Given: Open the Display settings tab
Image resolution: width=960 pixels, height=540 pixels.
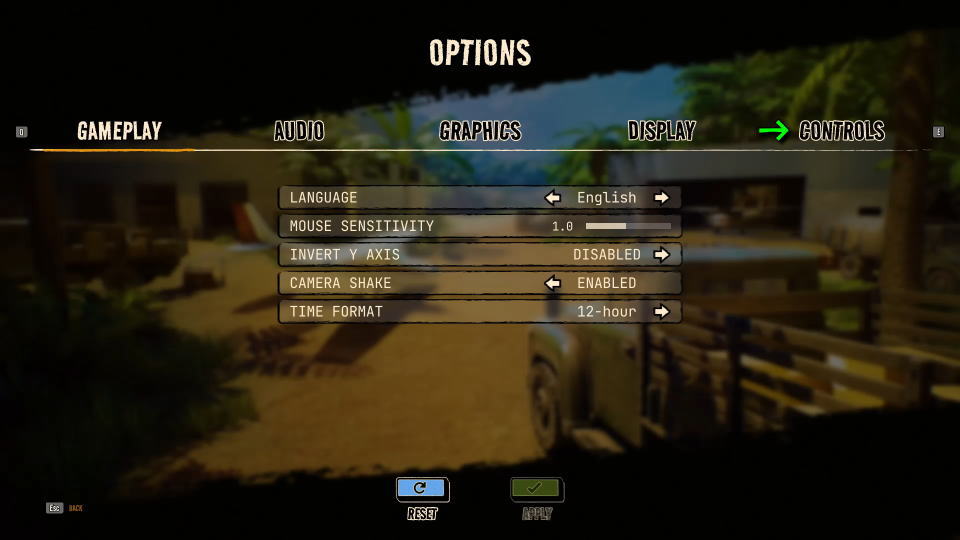Looking at the screenshot, I should [661, 131].
